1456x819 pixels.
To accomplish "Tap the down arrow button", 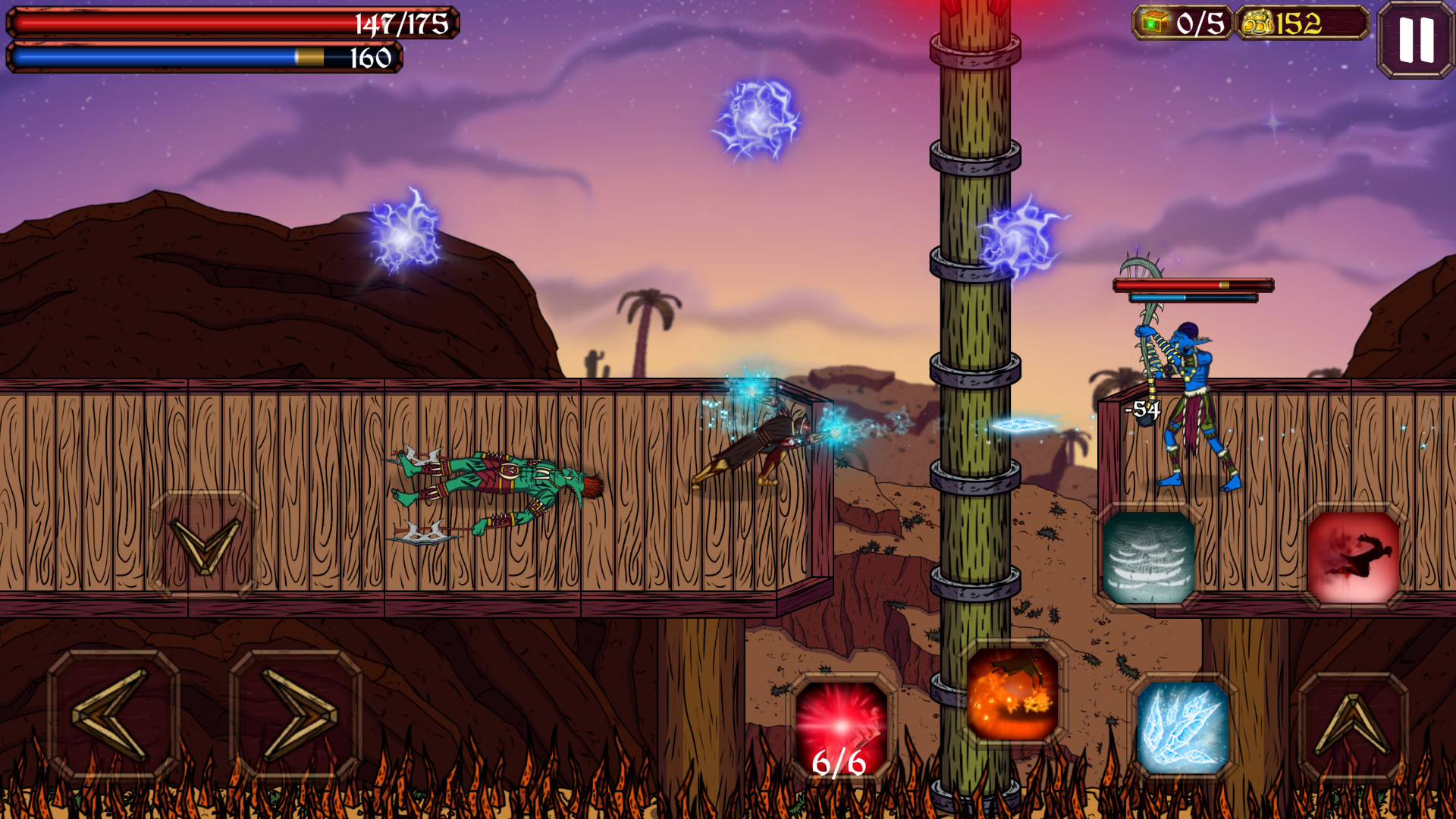I will [205, 544].
